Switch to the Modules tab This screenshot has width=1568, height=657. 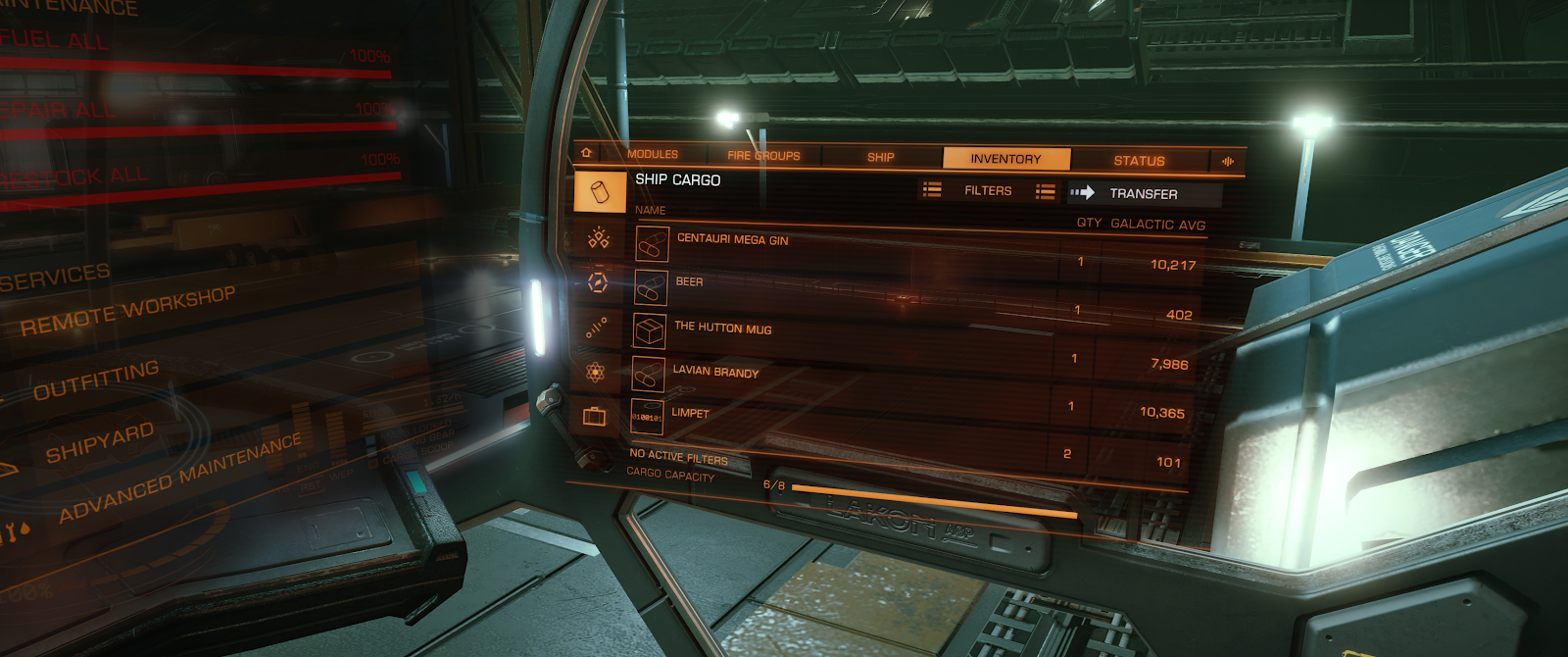(652, 154)
